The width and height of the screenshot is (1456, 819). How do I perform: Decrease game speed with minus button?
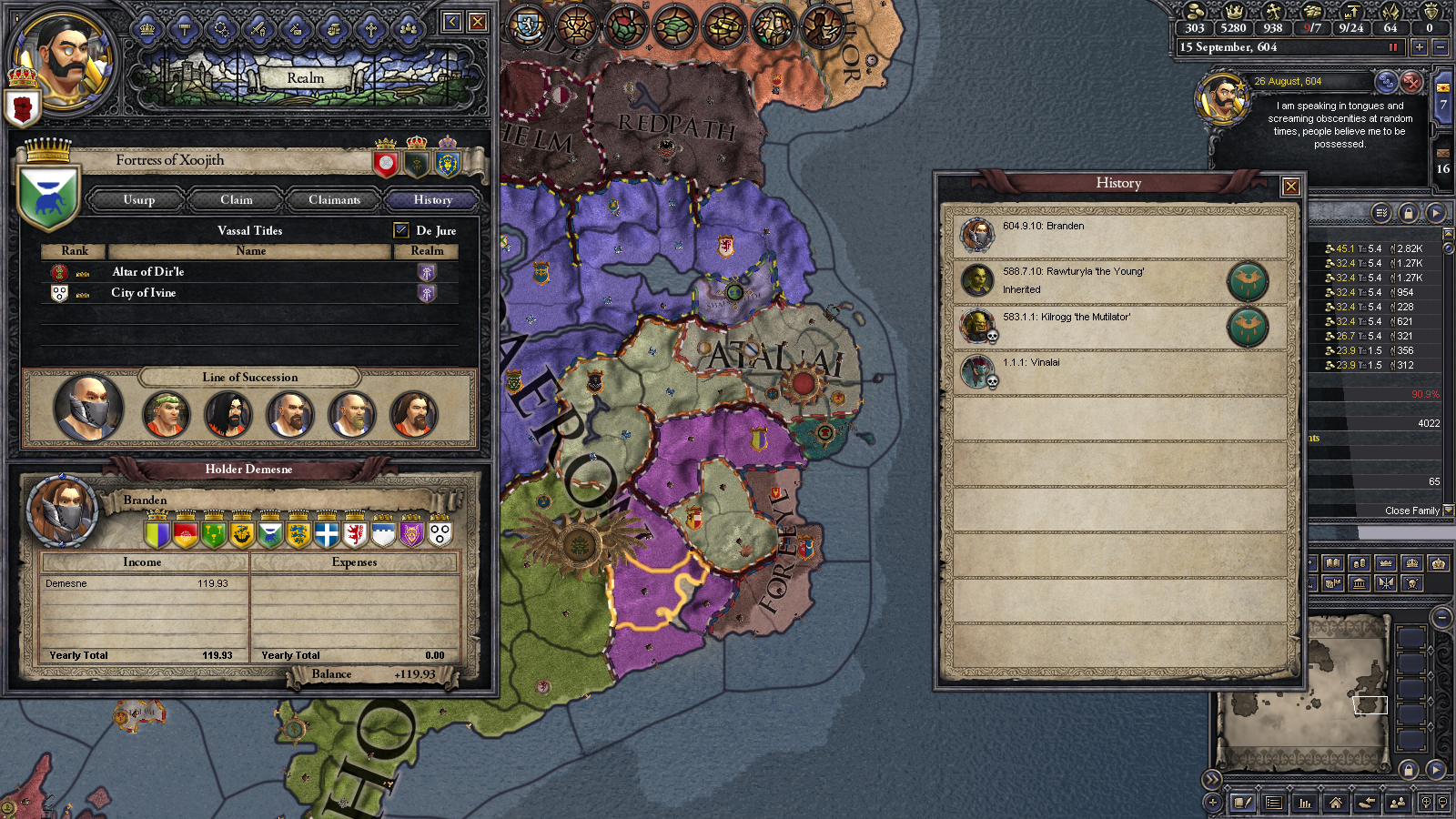[x=1440, y=47]
